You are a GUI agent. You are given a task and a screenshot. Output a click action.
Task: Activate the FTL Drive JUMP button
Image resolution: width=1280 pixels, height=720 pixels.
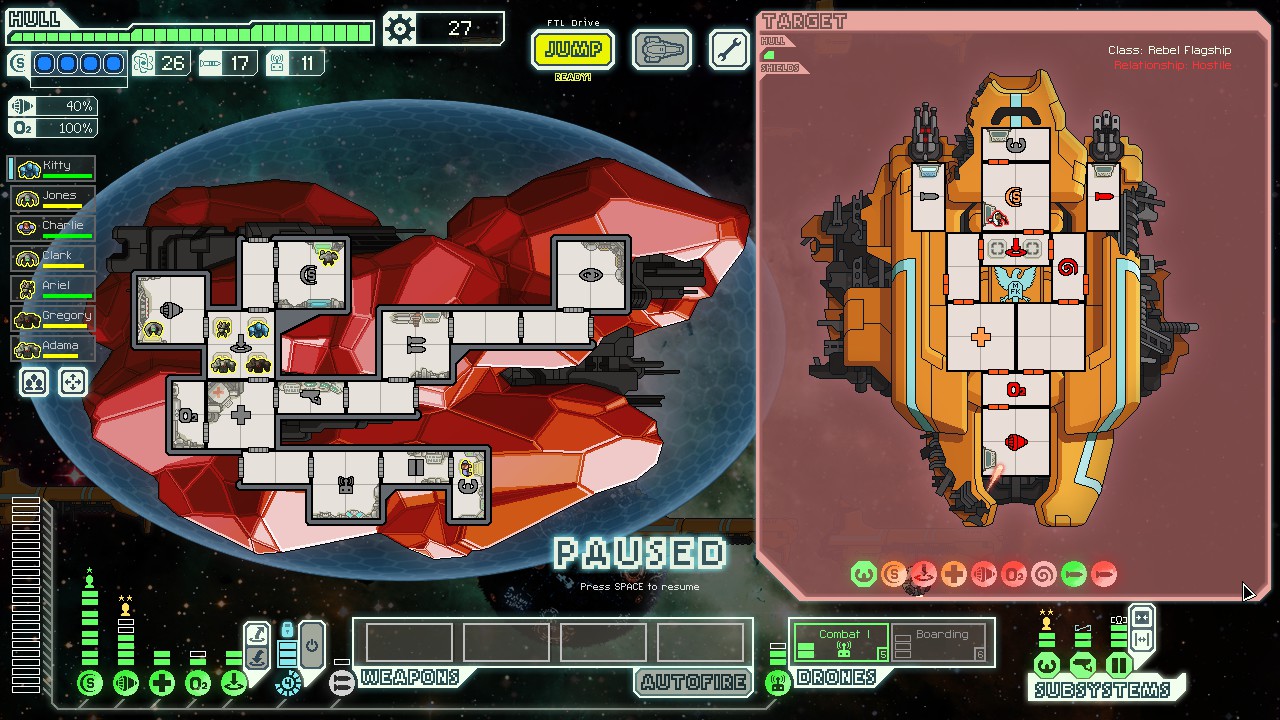tap(573, 49)
